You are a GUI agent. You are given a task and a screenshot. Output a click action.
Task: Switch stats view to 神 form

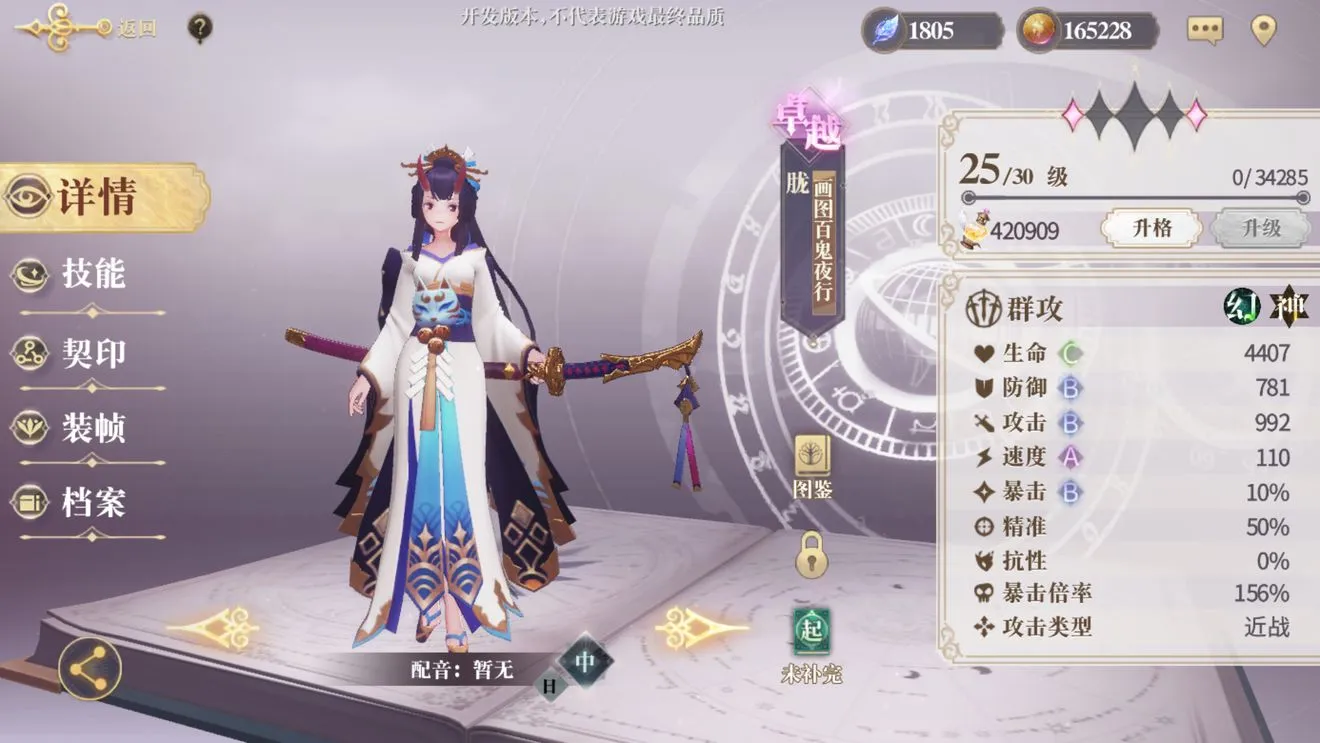point(1291,307)
